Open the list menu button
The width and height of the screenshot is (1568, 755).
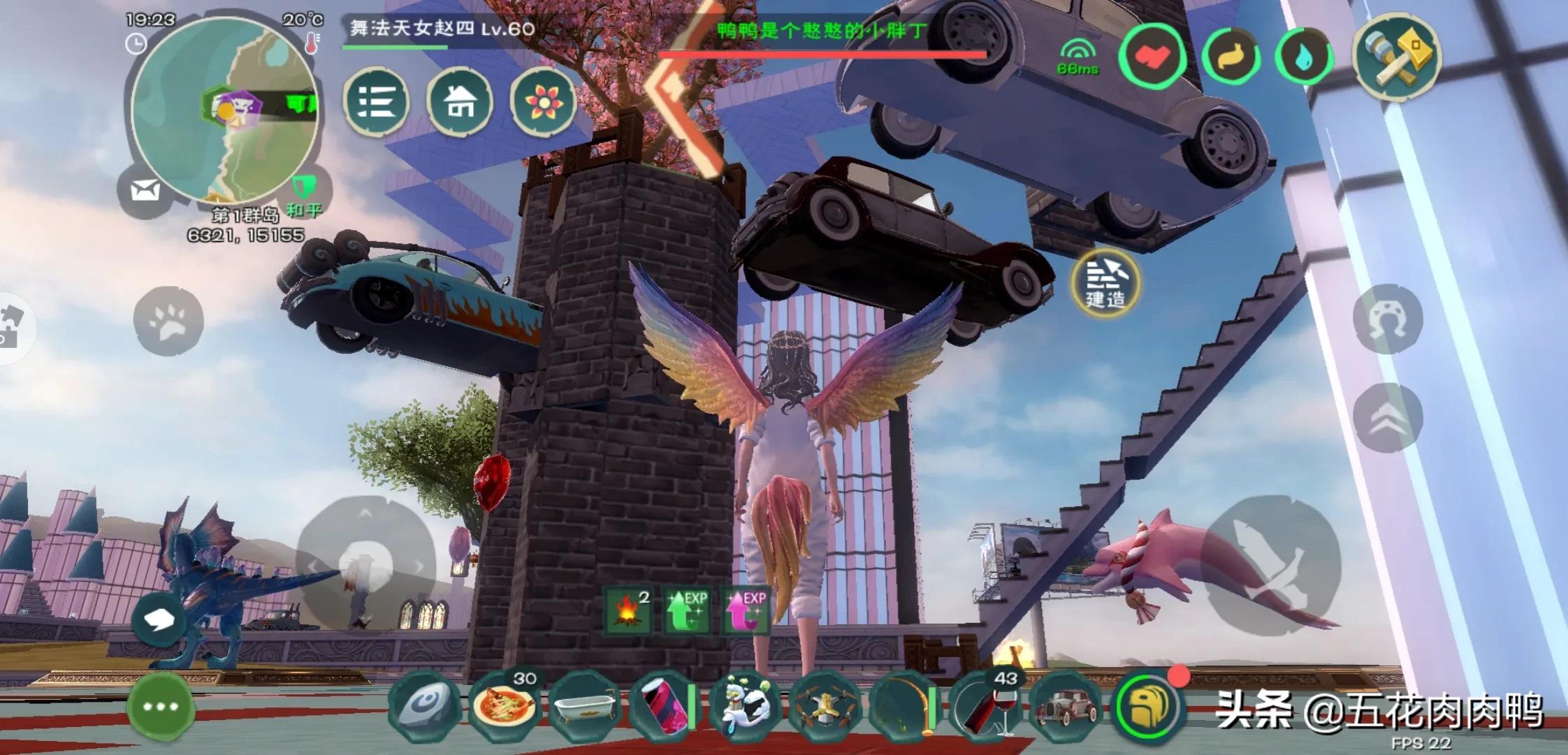pos(376,103)
